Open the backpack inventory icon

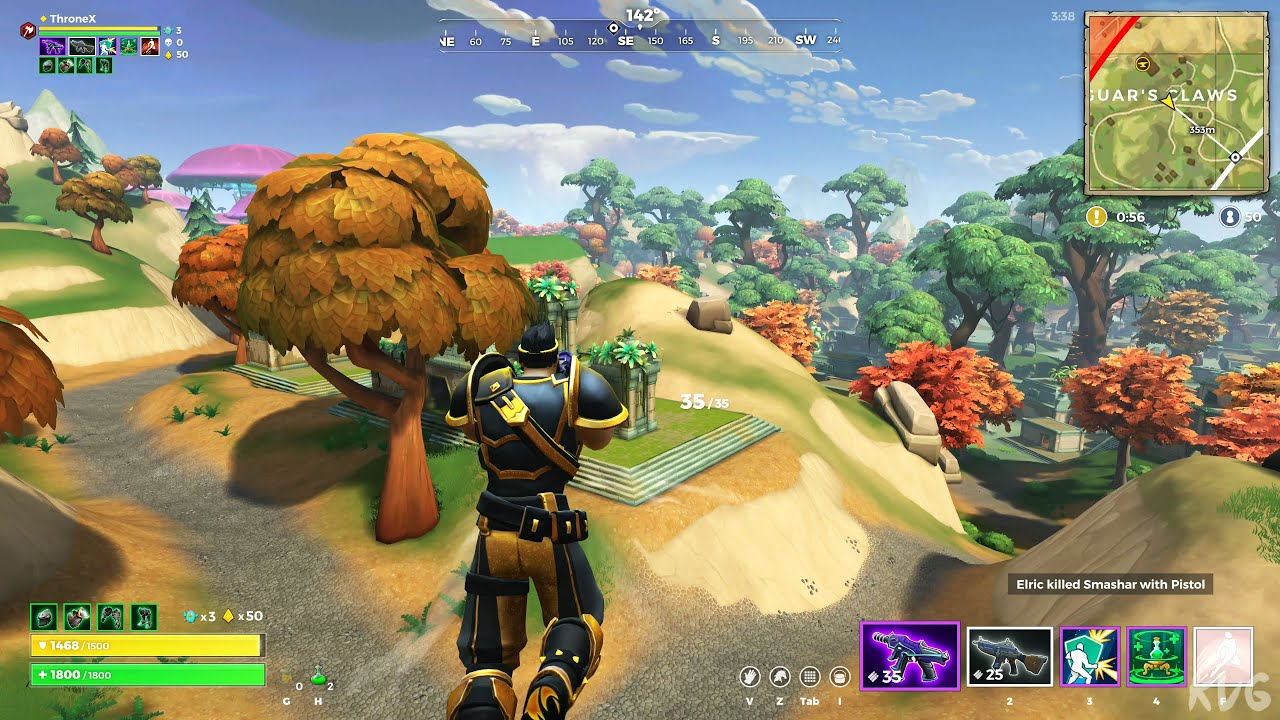[x=840, y=677]
